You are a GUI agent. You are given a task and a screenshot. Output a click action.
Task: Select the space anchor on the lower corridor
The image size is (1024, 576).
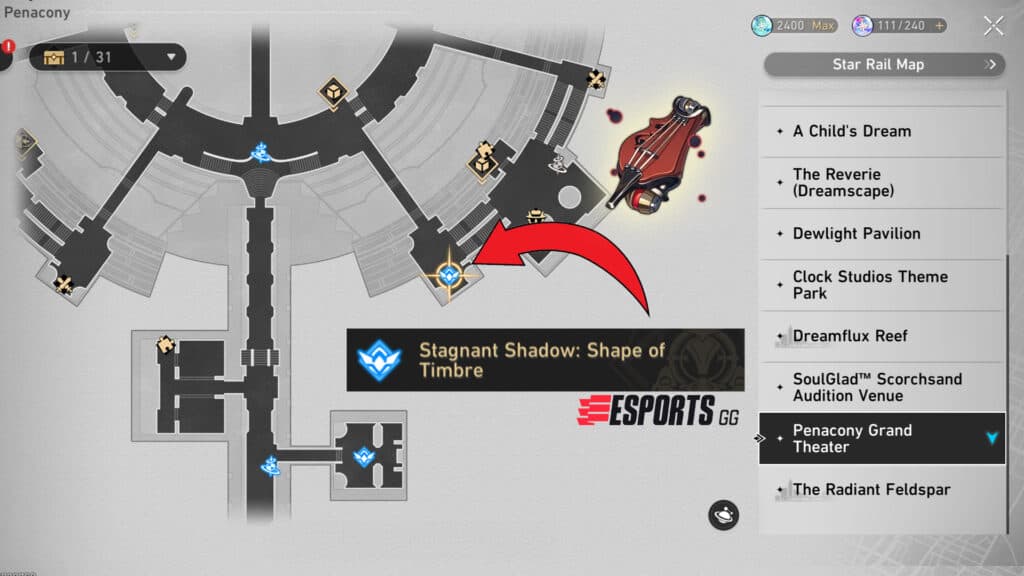tap(270, 465)
